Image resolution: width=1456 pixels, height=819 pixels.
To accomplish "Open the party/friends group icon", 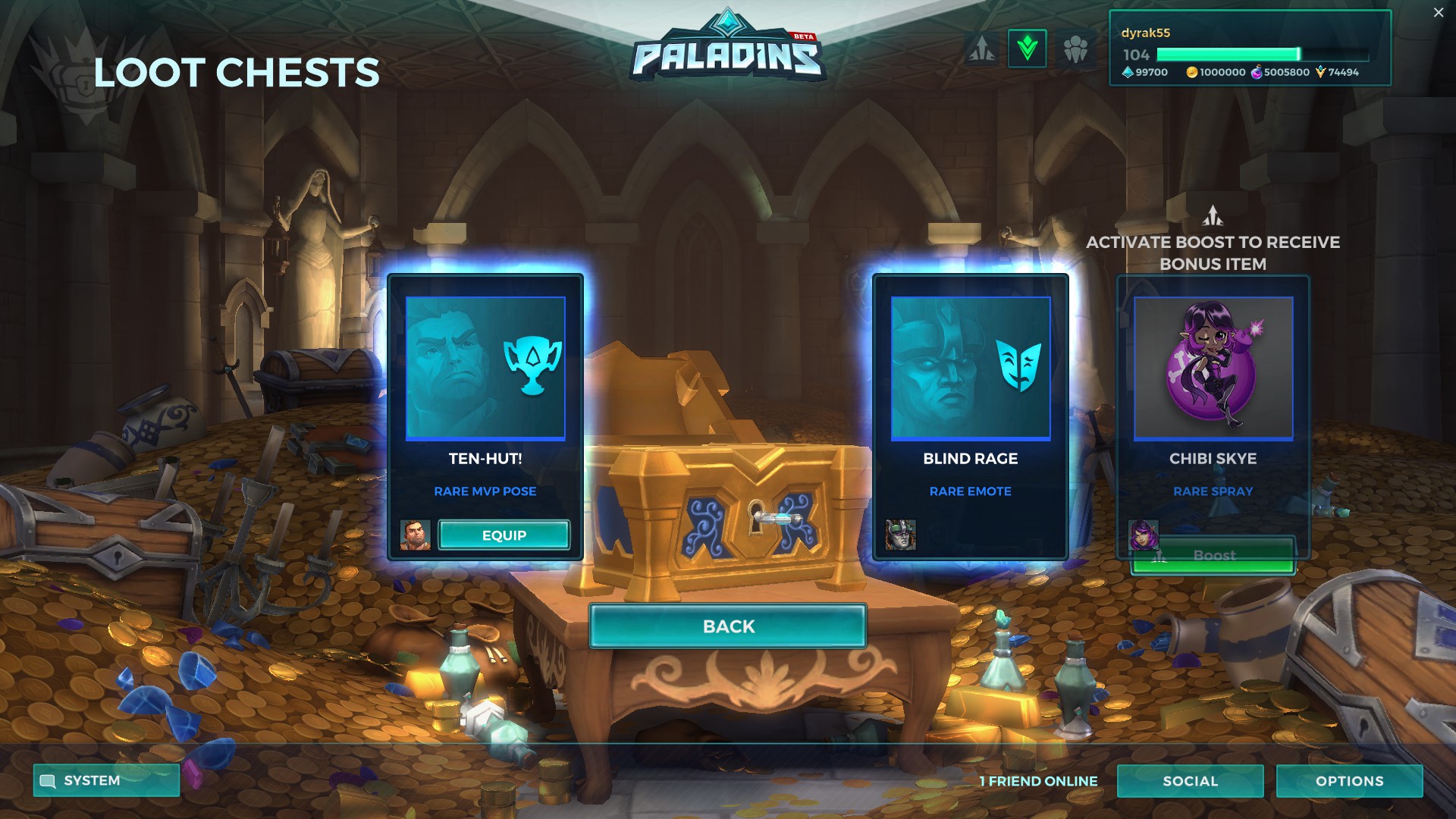I will point(1075,48).
